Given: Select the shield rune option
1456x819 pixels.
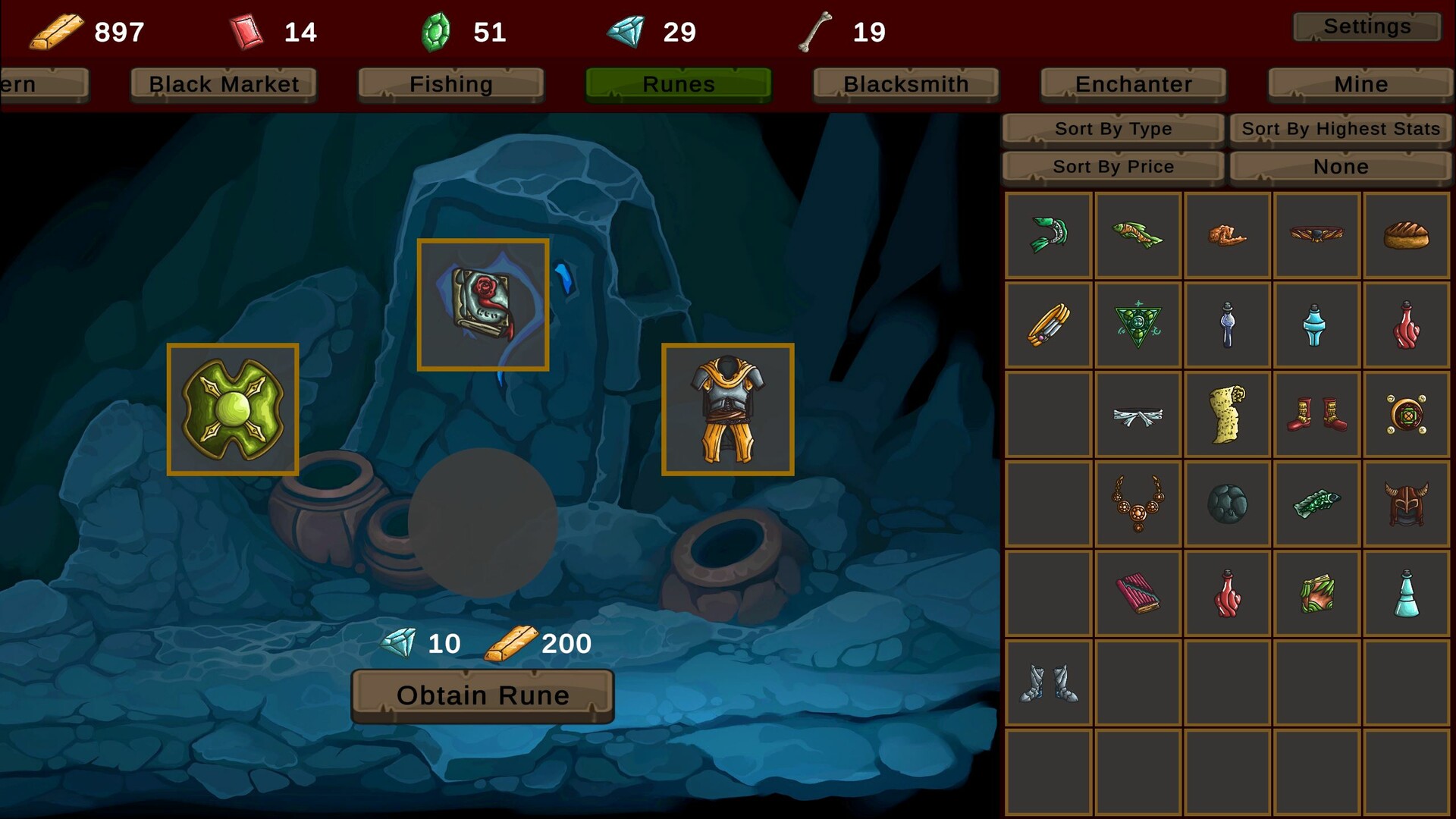Looking at the screenshot, I should click(x=233, y=409).
